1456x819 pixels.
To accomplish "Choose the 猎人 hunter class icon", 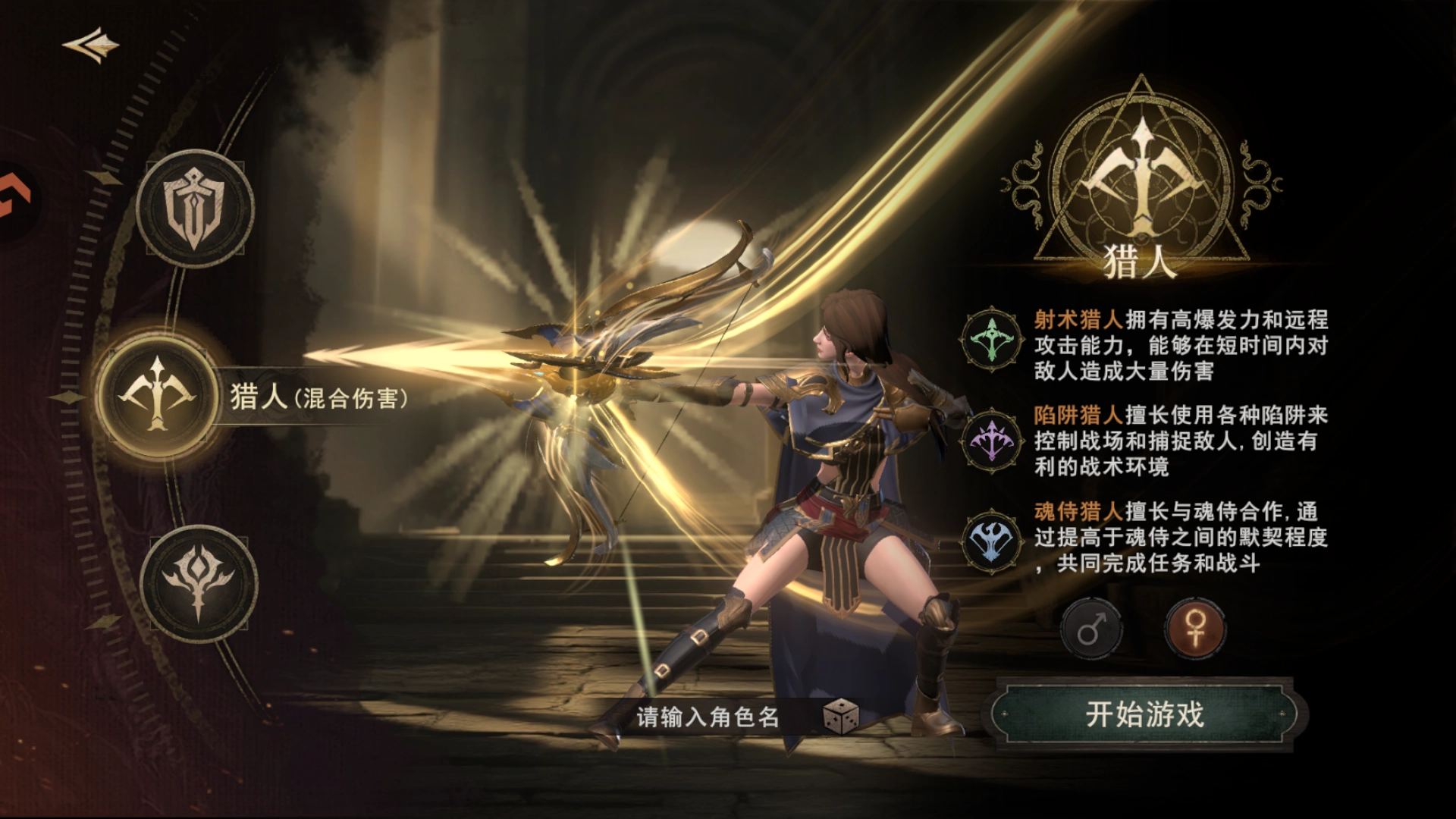I will click(x=158, y=392).
